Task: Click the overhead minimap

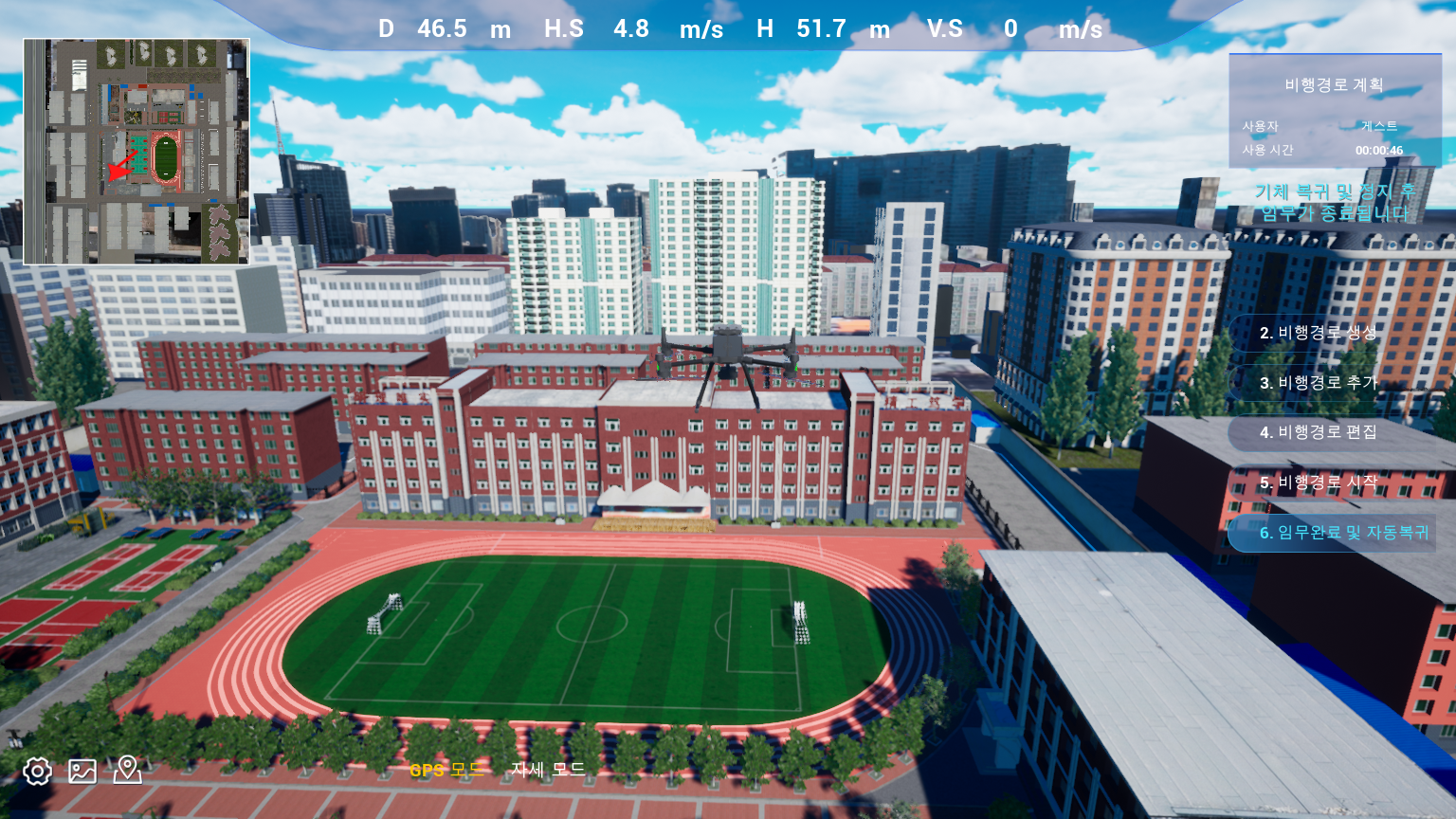Action: point(136,152)
